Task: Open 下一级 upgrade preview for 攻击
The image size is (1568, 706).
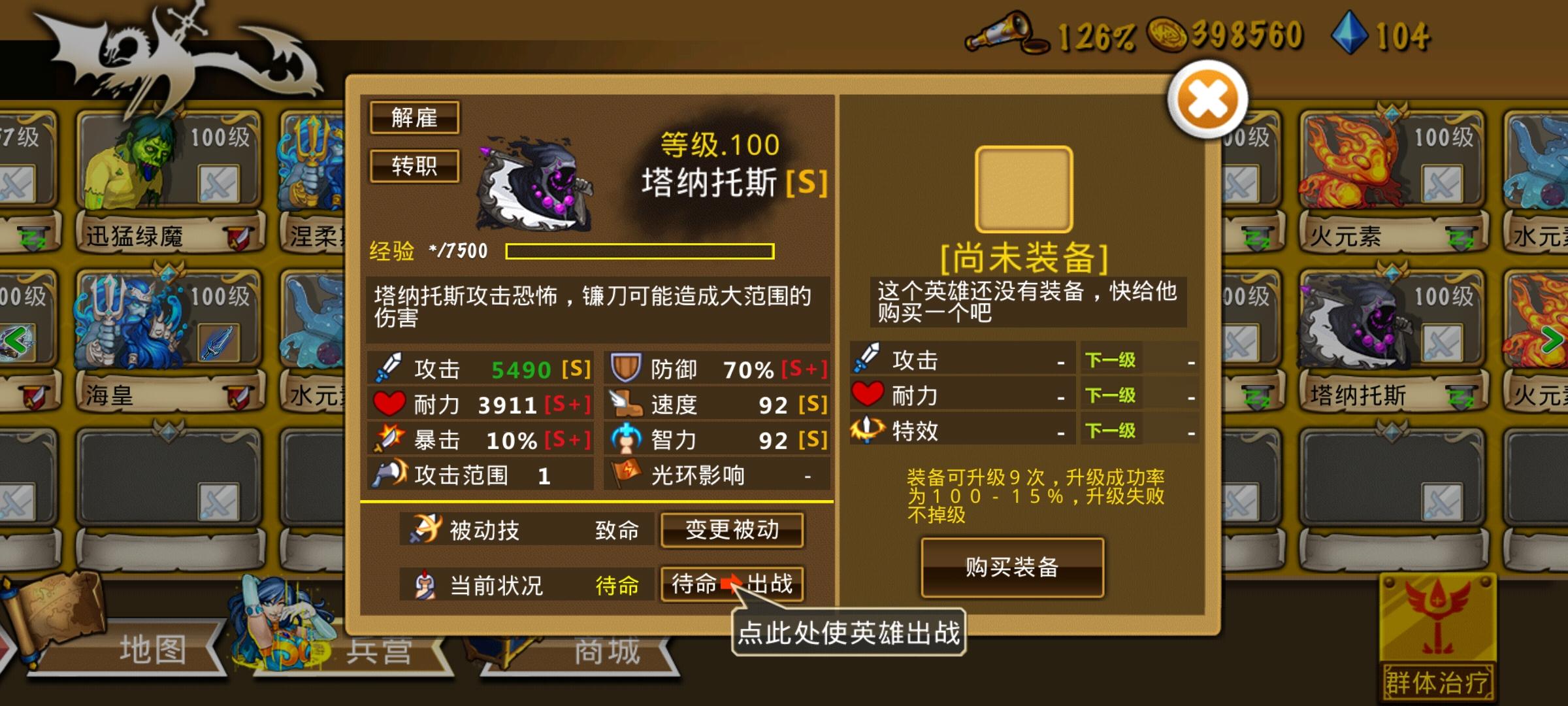Action: (1110, 360)
